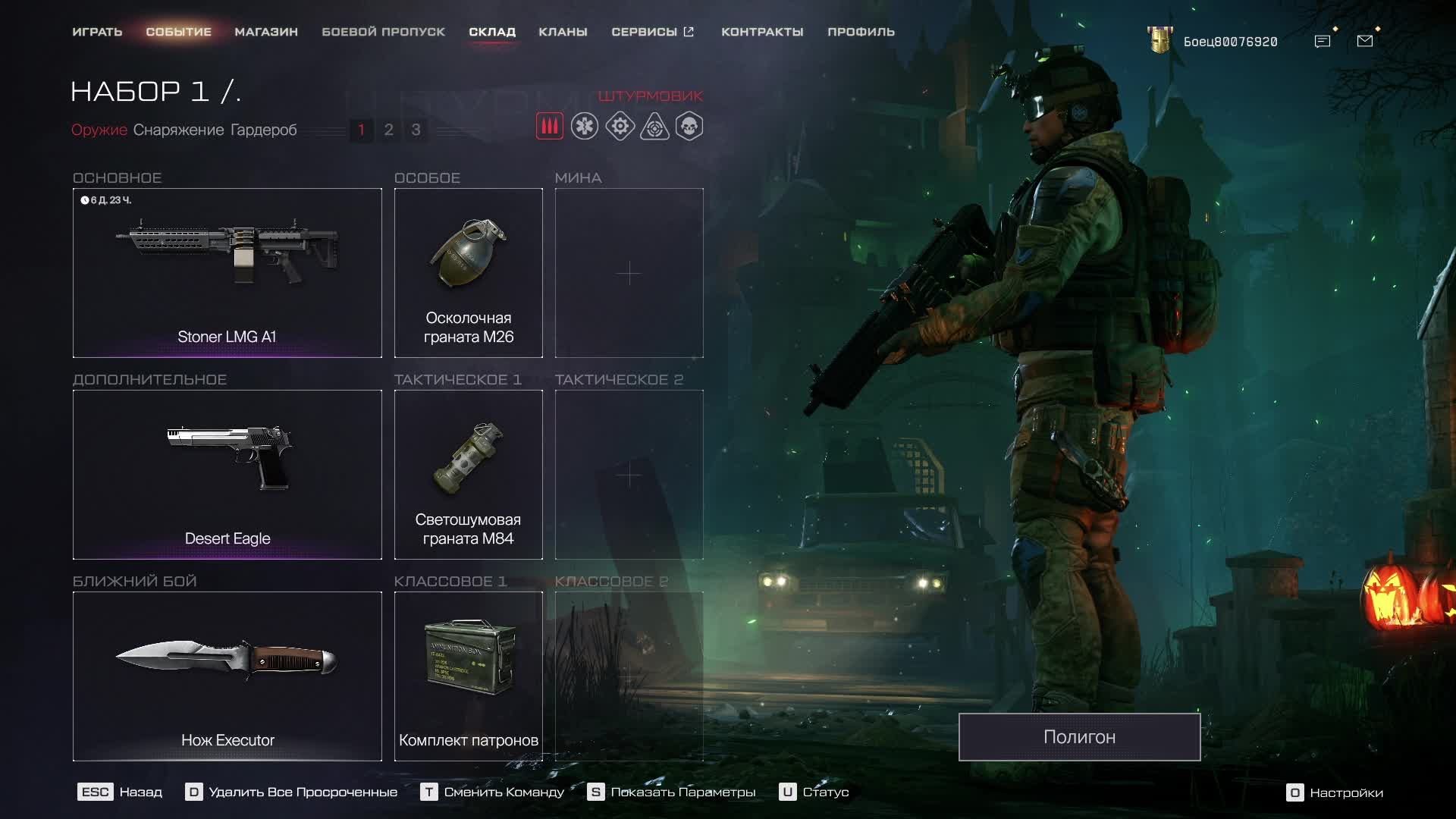Choose the medic class icon
Screen dimensions: 1456x819
pyautogui.click(x=585, y=126)
